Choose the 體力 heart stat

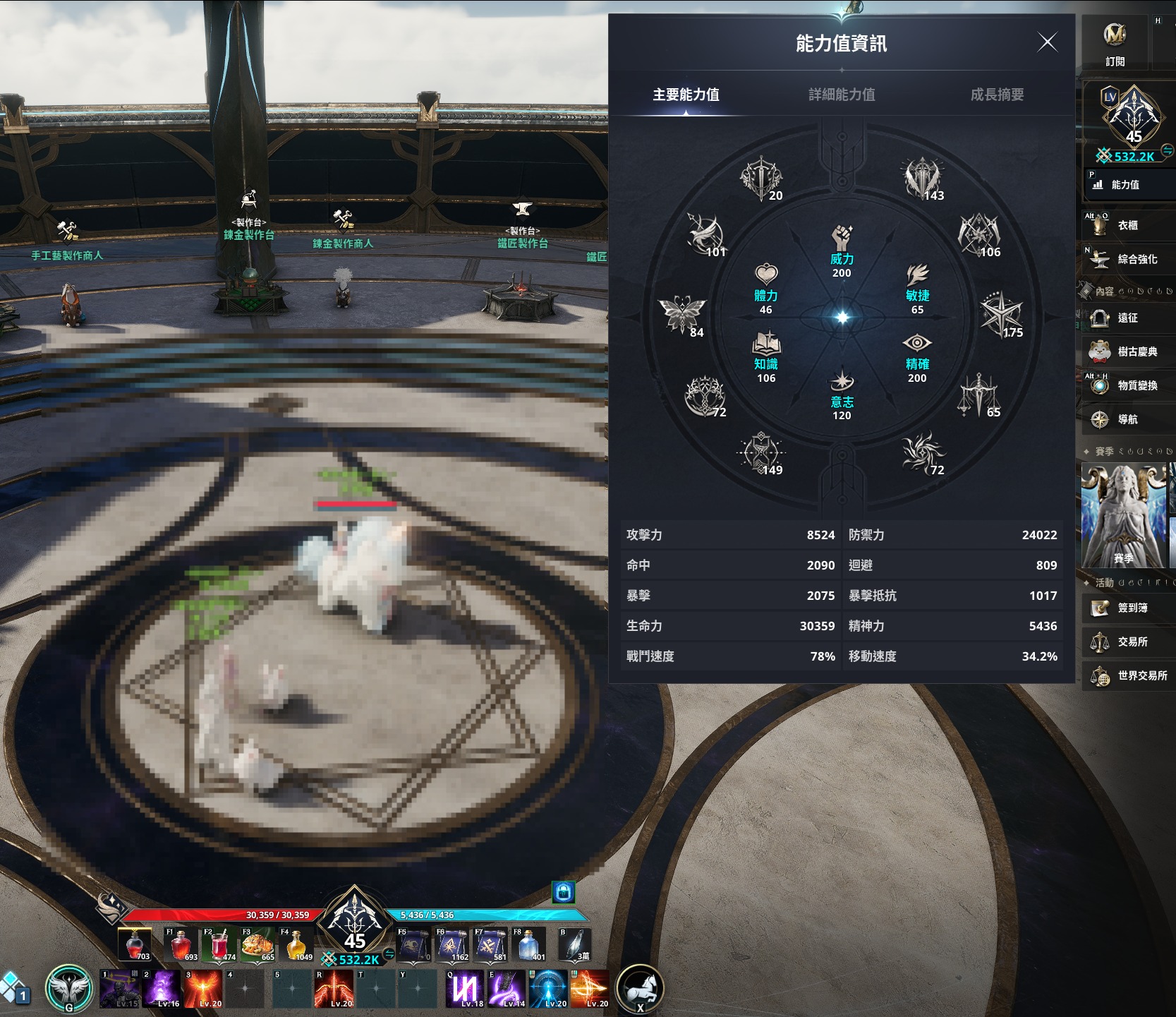[766, 275]
